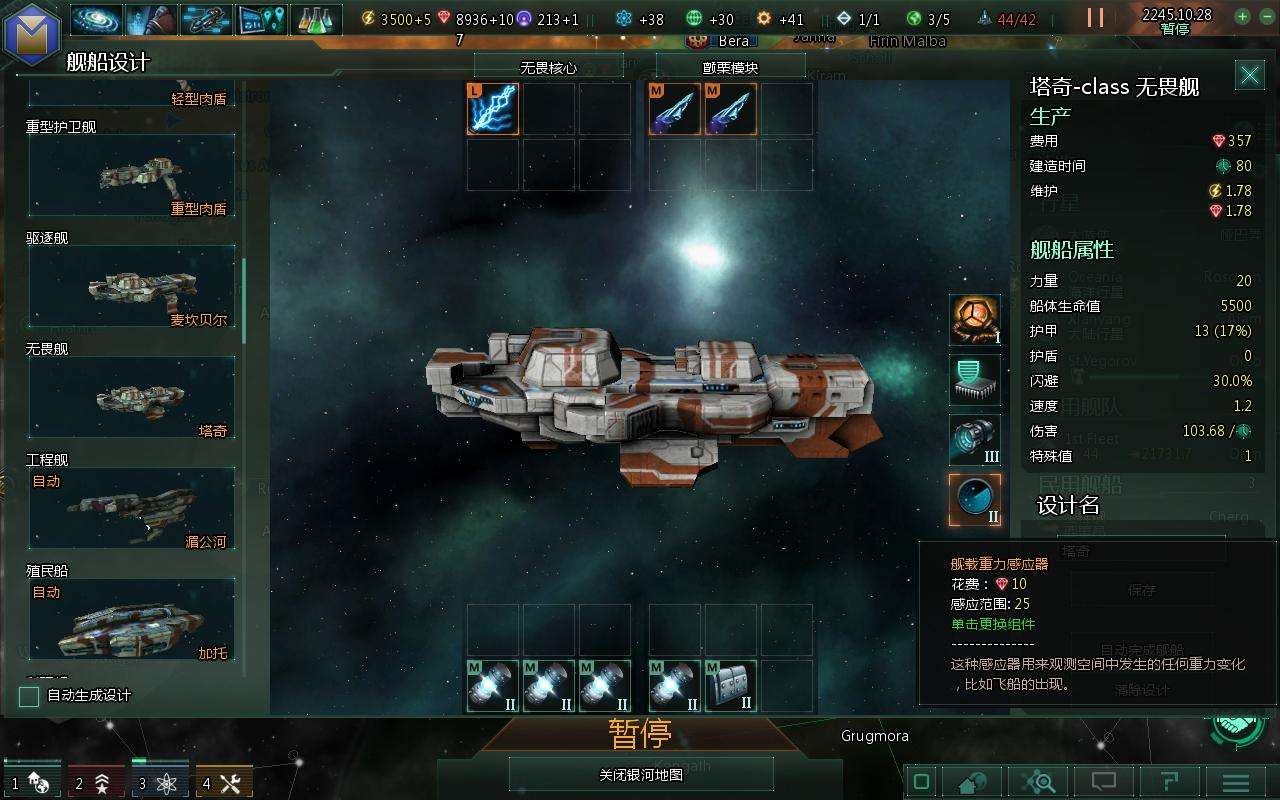Open the research flasks toolbar icon
This screenshot has width=1280, height=800.
pos(316,19)
